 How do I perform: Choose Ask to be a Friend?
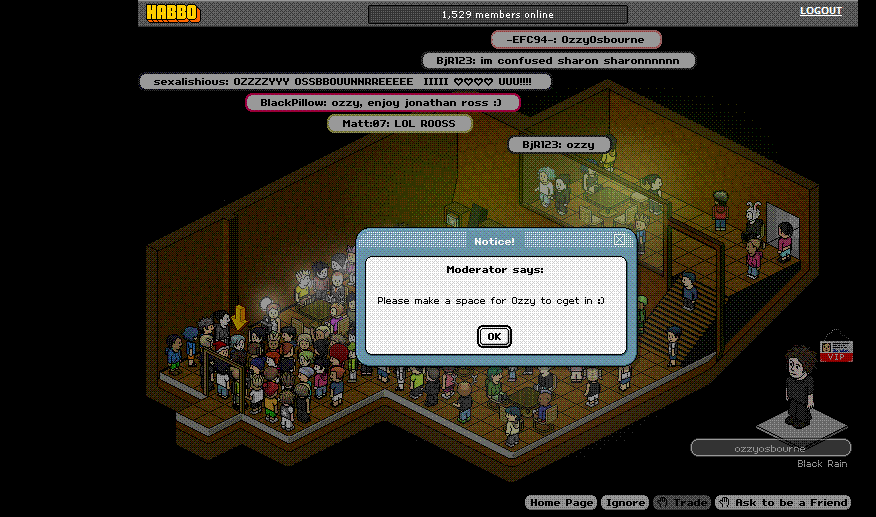[783, 502]
